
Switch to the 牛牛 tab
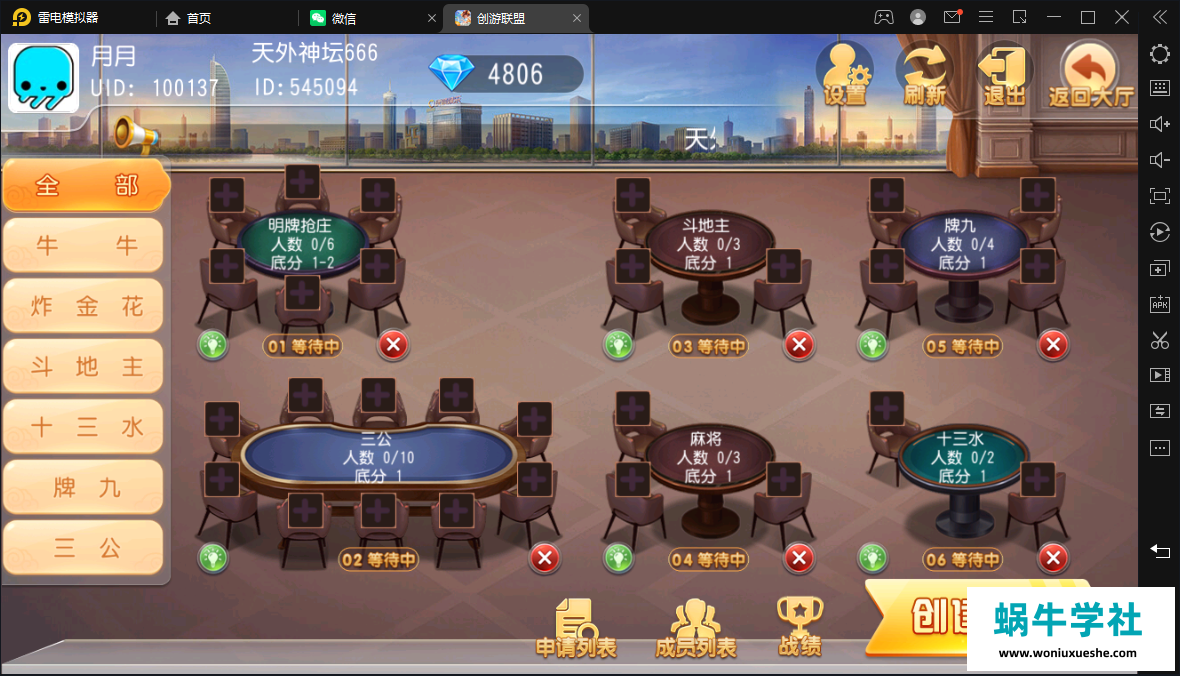click(84, 246)
